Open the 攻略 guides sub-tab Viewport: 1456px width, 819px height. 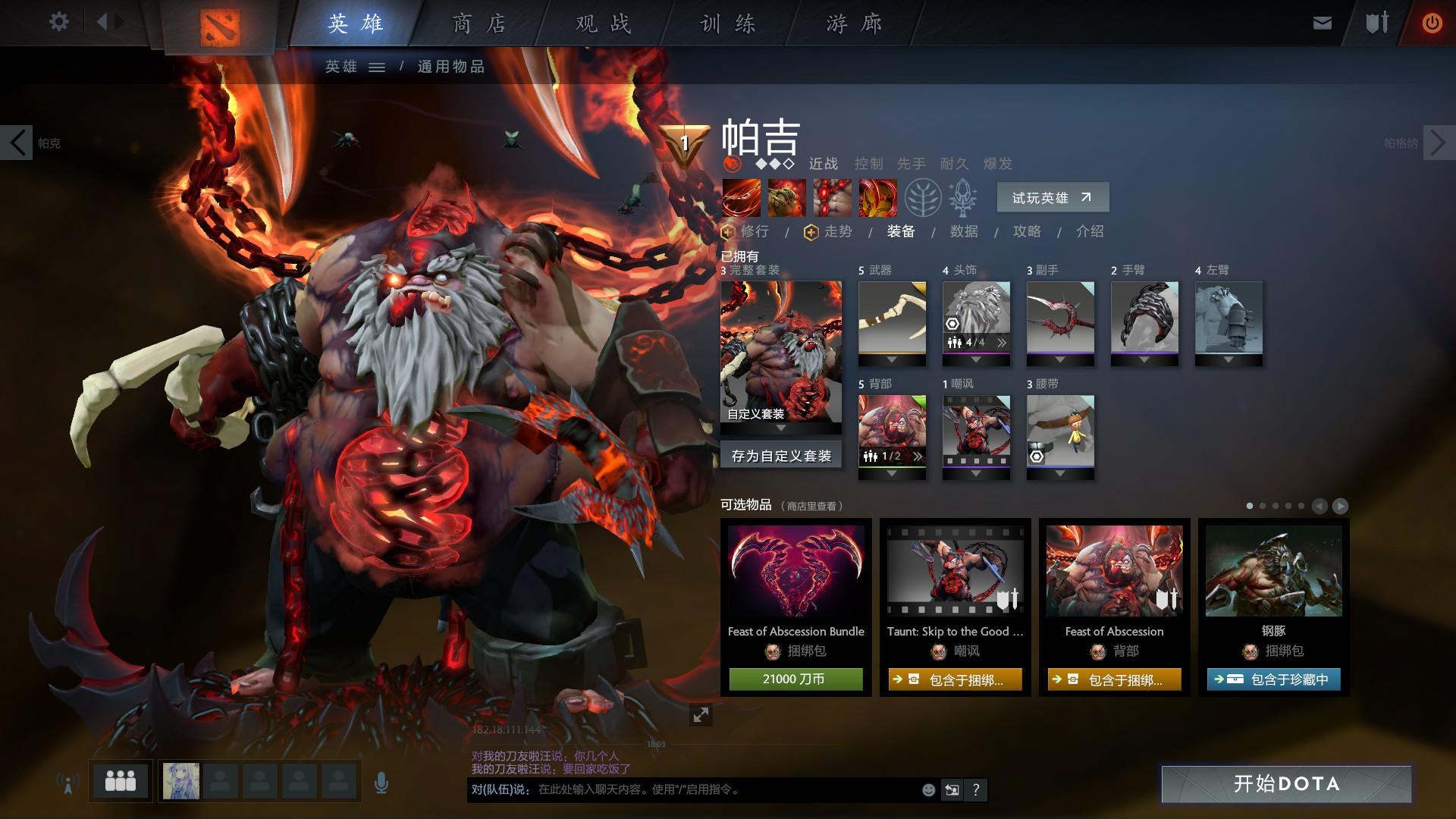point(1027,231)
